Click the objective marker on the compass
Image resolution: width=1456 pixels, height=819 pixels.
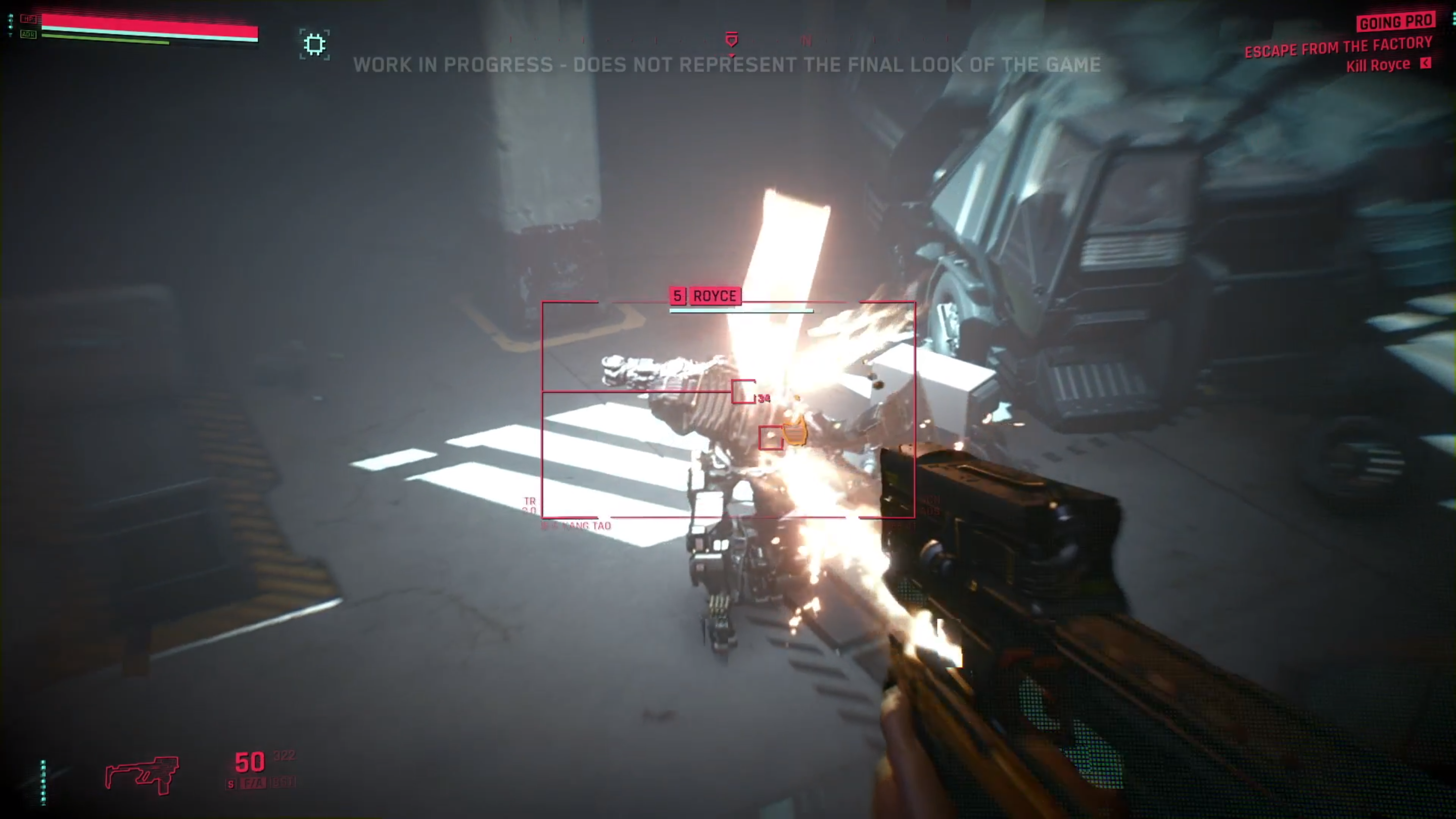731,40
